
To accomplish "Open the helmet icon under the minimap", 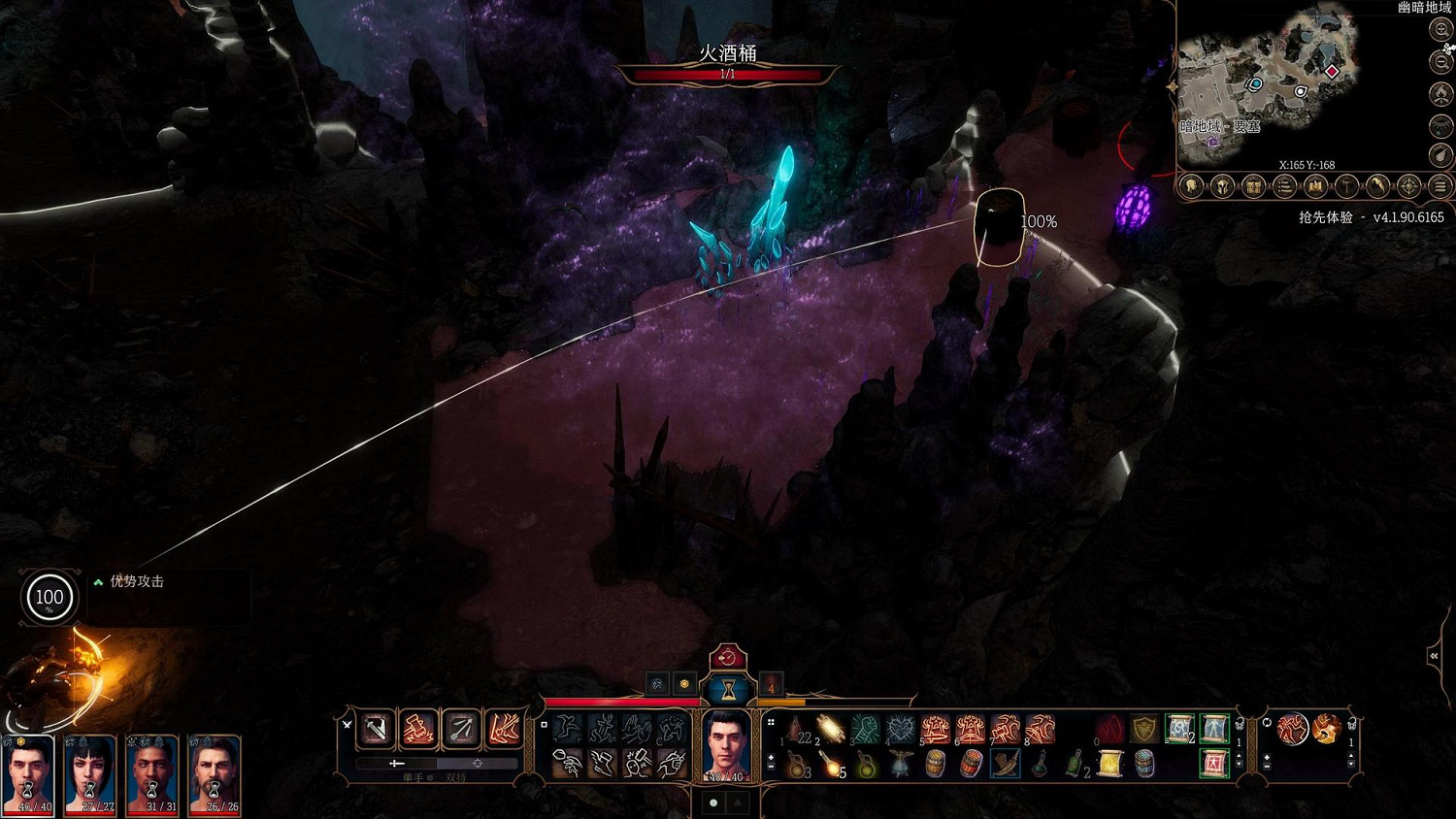I will pos(1222,186).
